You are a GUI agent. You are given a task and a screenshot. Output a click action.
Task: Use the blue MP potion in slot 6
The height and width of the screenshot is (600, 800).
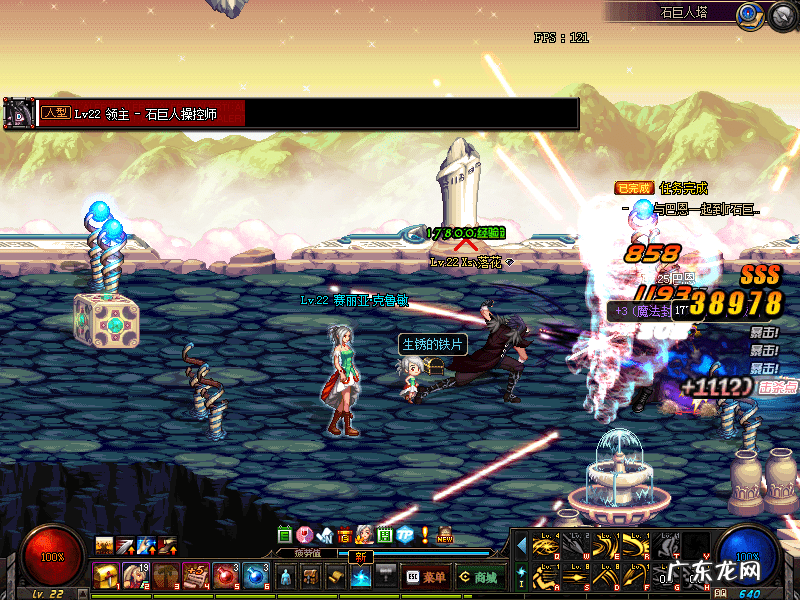[256, 576]
